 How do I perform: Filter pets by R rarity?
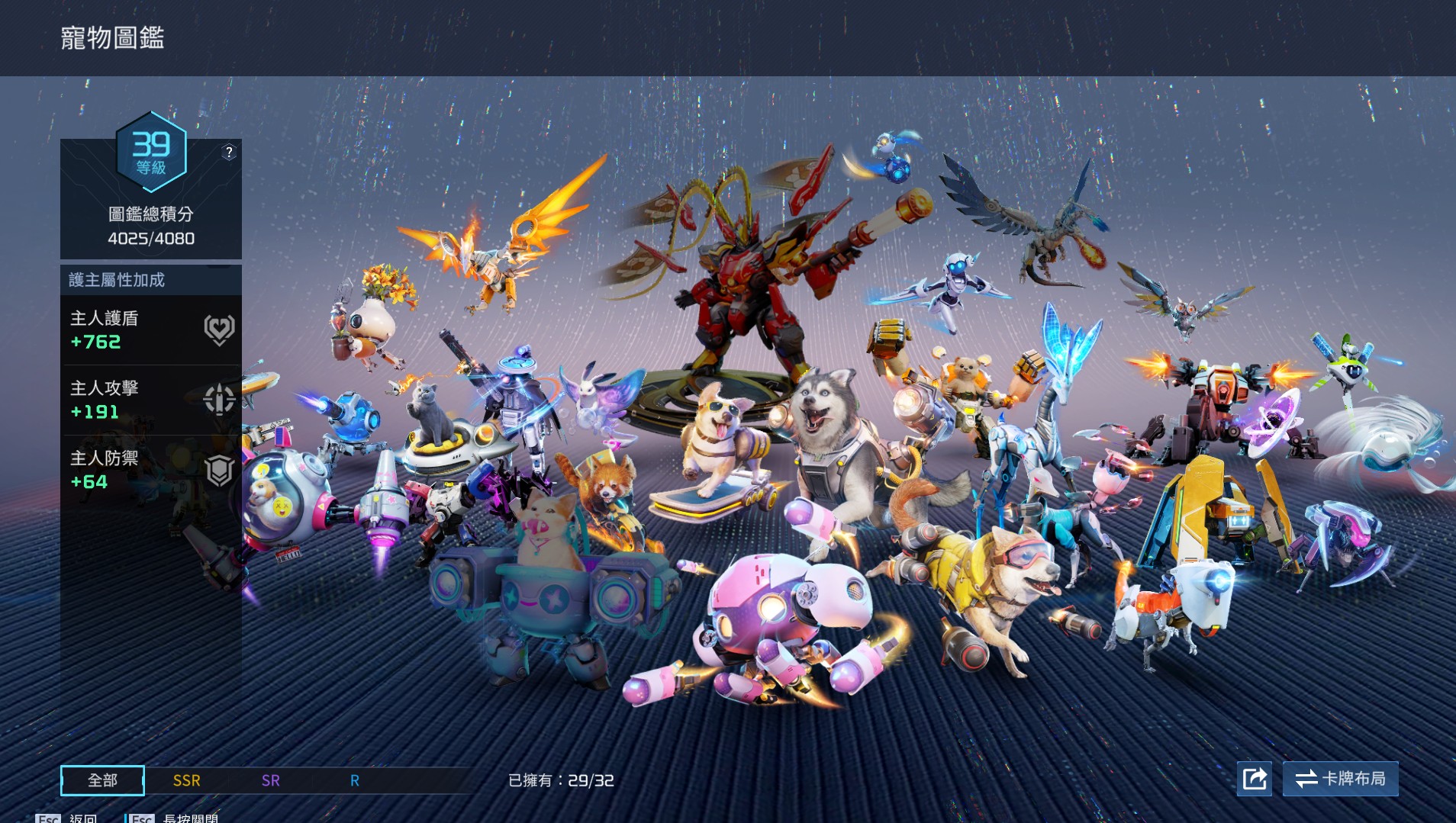355,780
